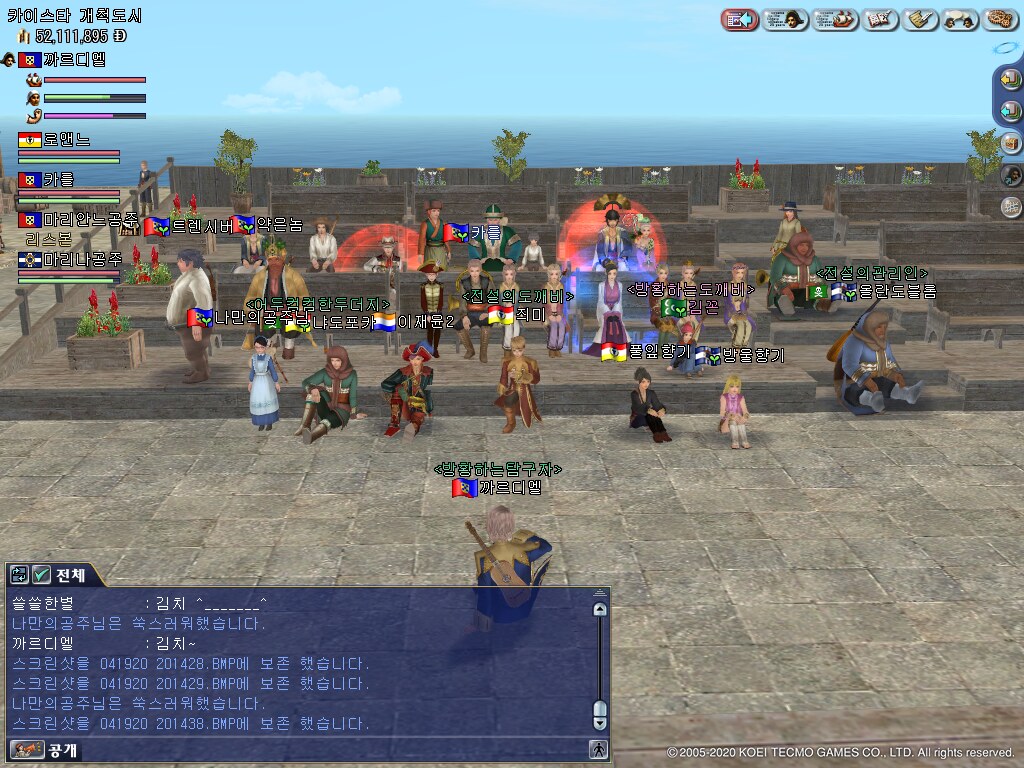Image resolution: width=1024 pixels, height=768 pixels.
Task: Open the book and quill menu
Action: 880,19
